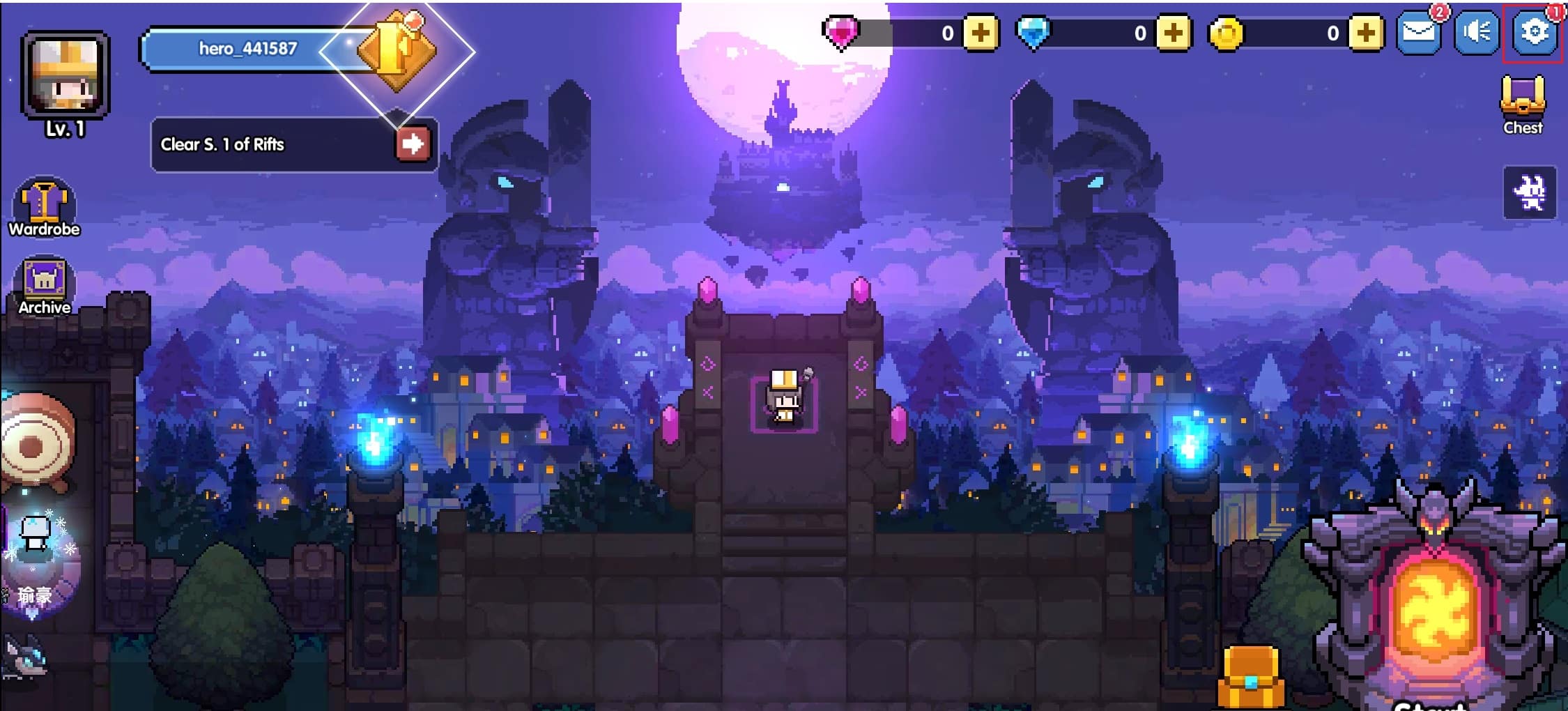Open the Chest menu
This screenshot has height=711, width=1568.
pos(1523,106)
